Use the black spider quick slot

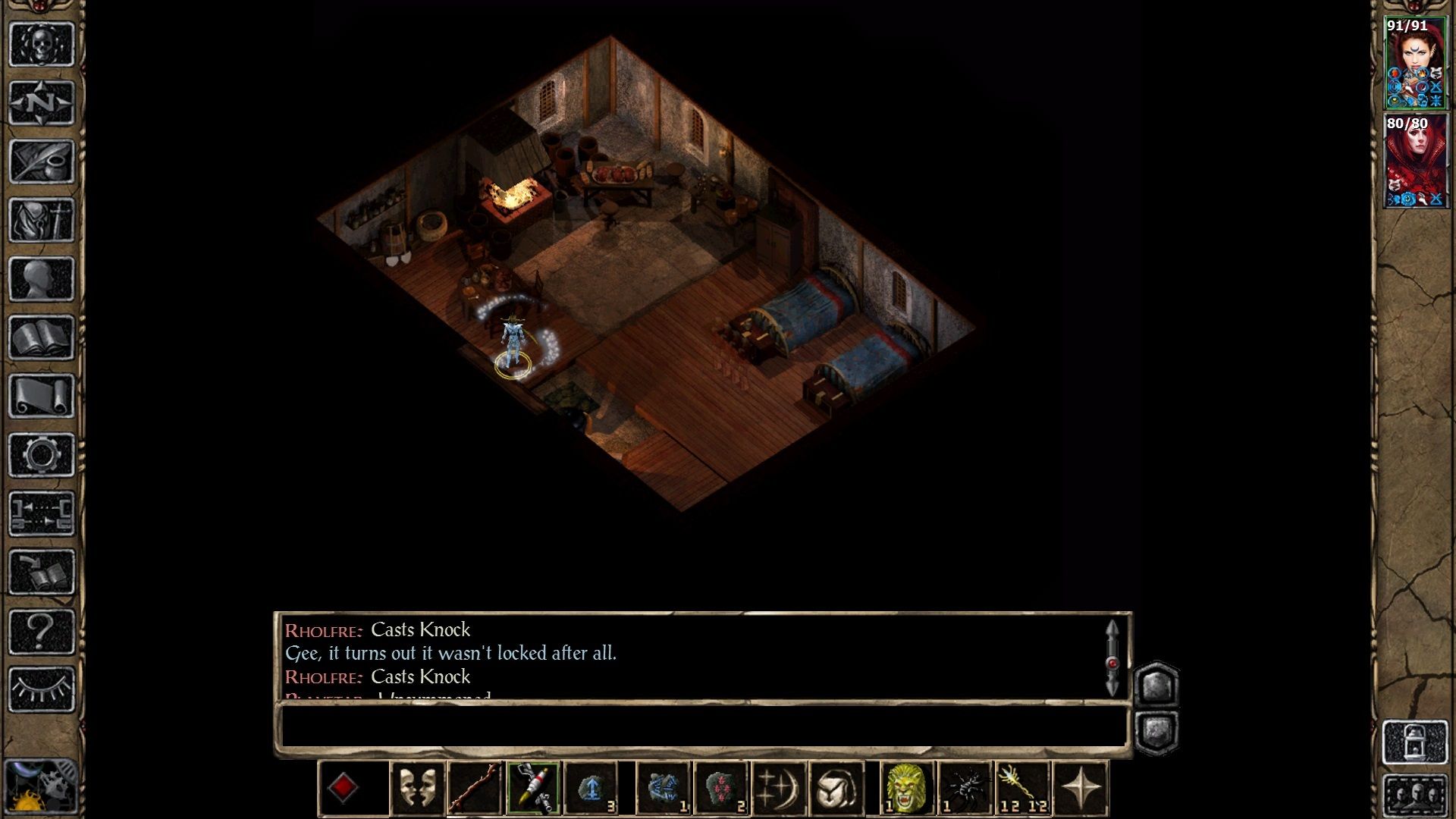[x=965, y=789]
